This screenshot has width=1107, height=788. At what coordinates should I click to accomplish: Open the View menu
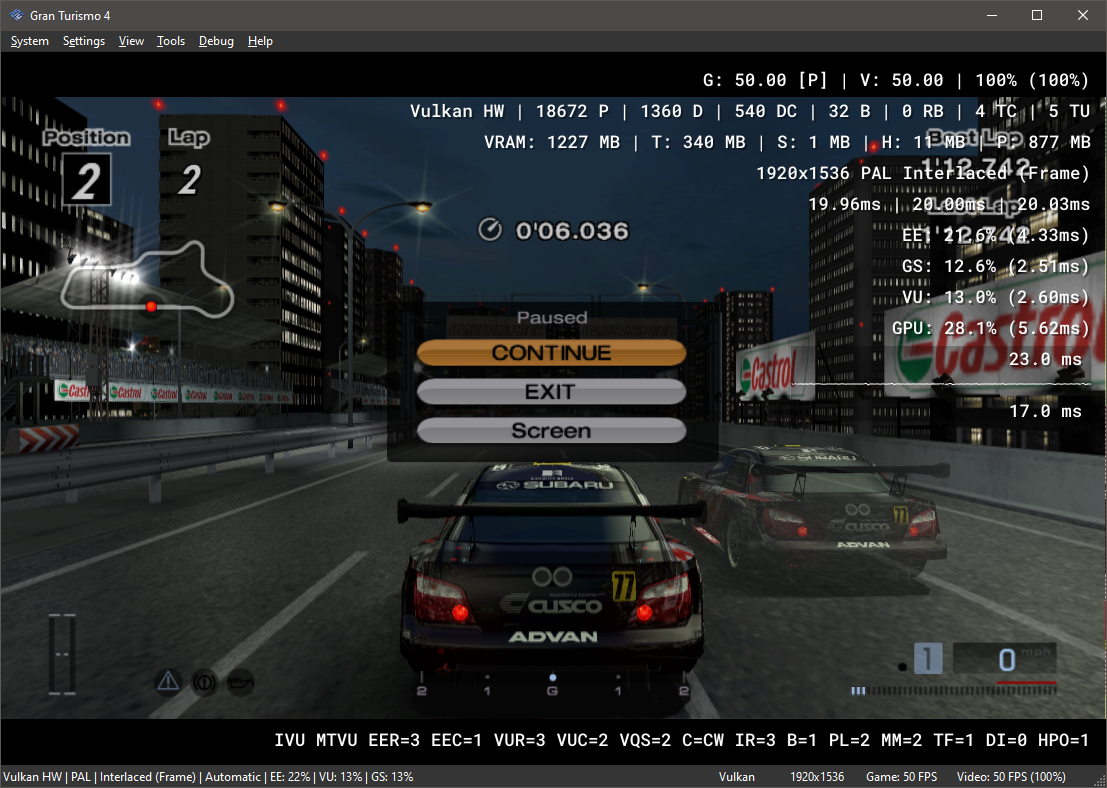pyautogui.click(x=131, y=41)
